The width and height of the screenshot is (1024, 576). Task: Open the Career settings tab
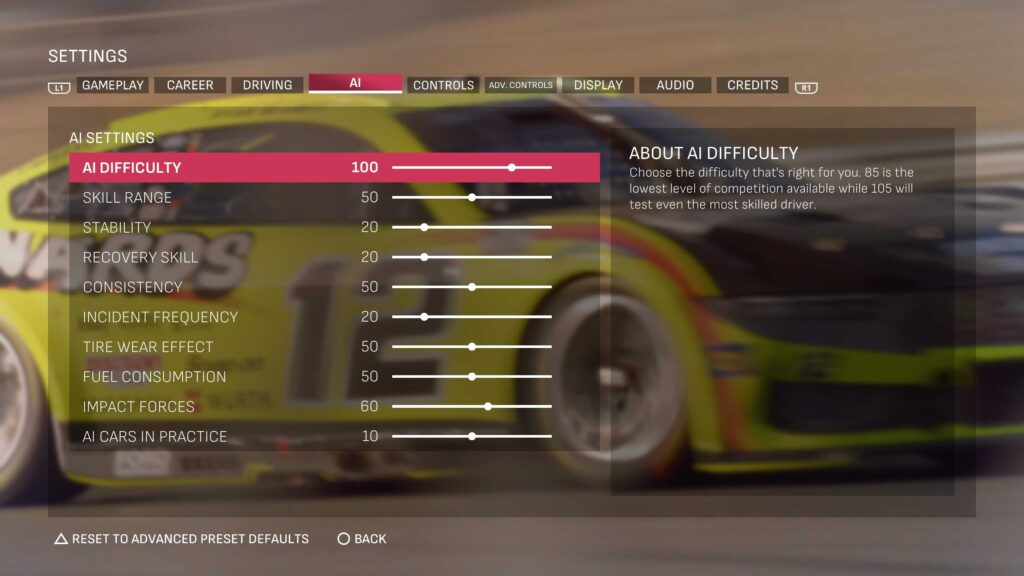(x=190, y=85)
